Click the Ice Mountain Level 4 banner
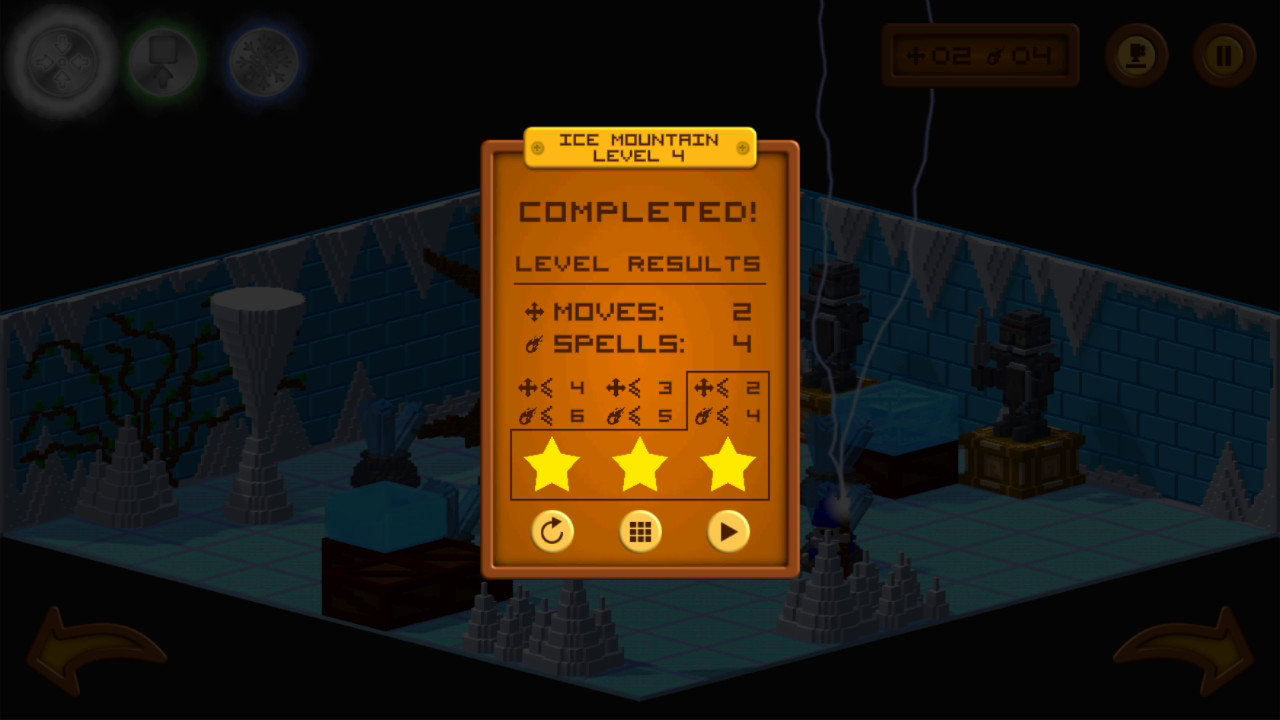 pos(640,147)
